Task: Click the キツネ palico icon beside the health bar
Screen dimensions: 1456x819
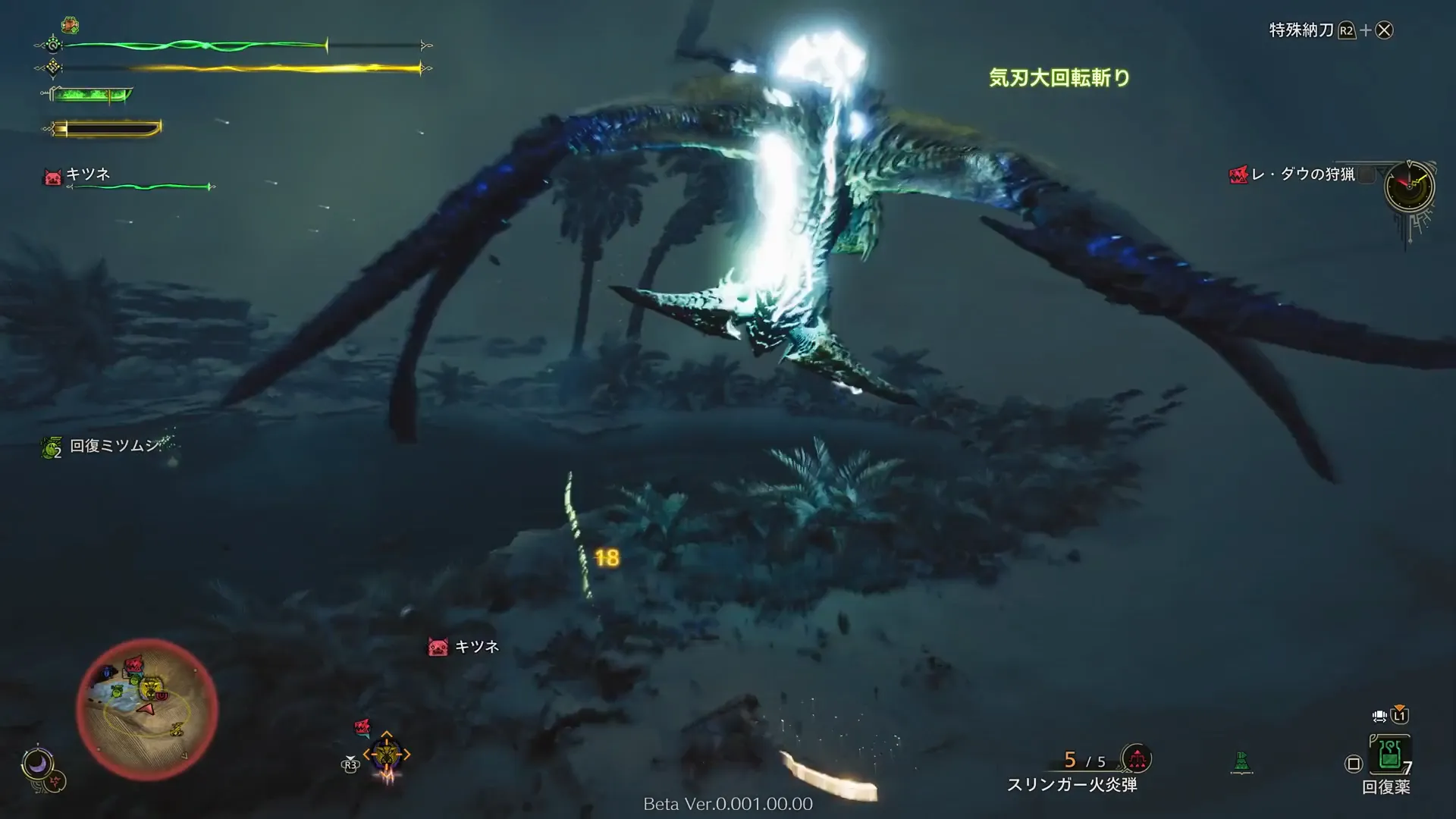Action: click(x=52, y=177)
